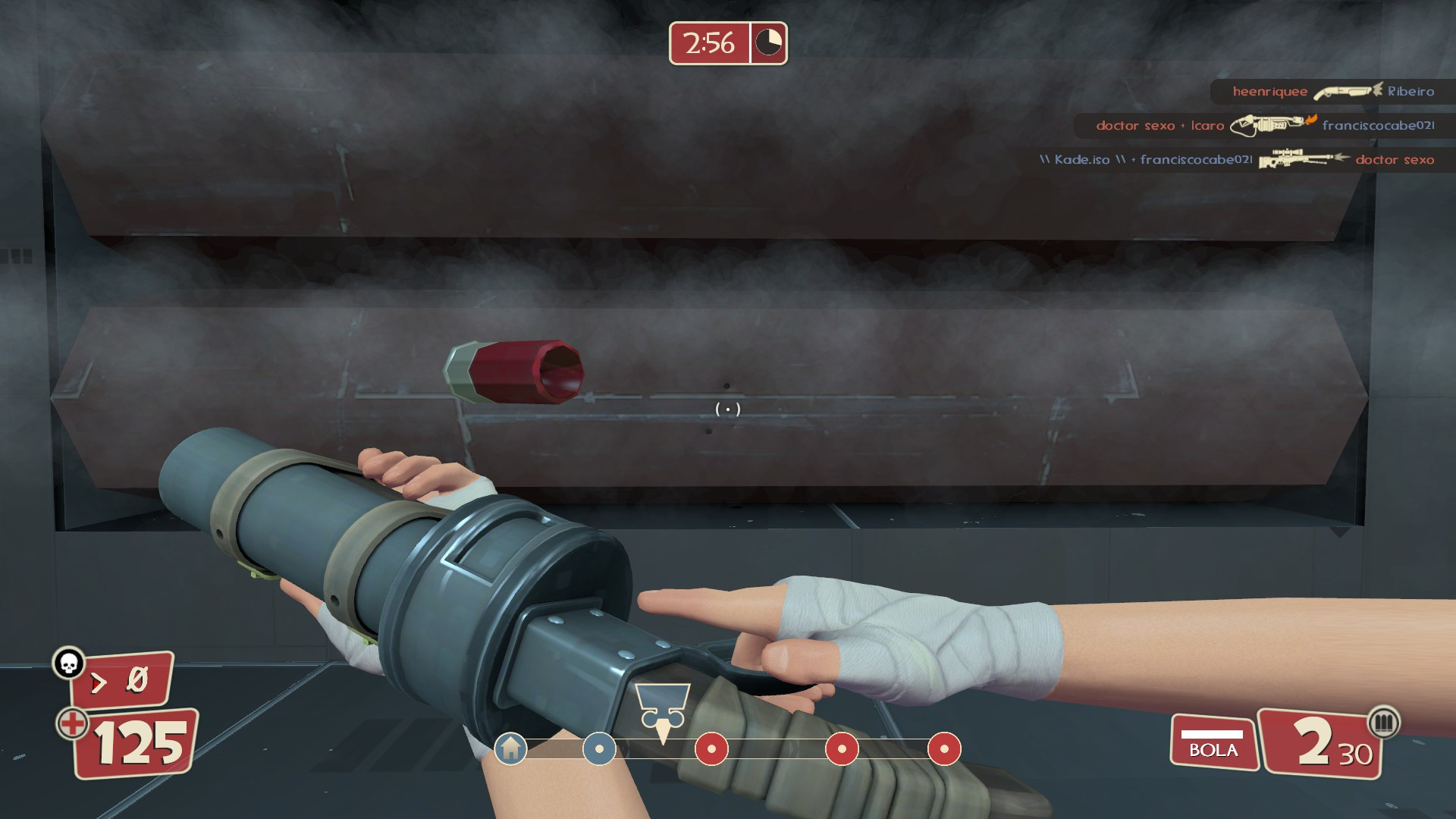Click Ribeiro's name in the top kill entry

1411,91
